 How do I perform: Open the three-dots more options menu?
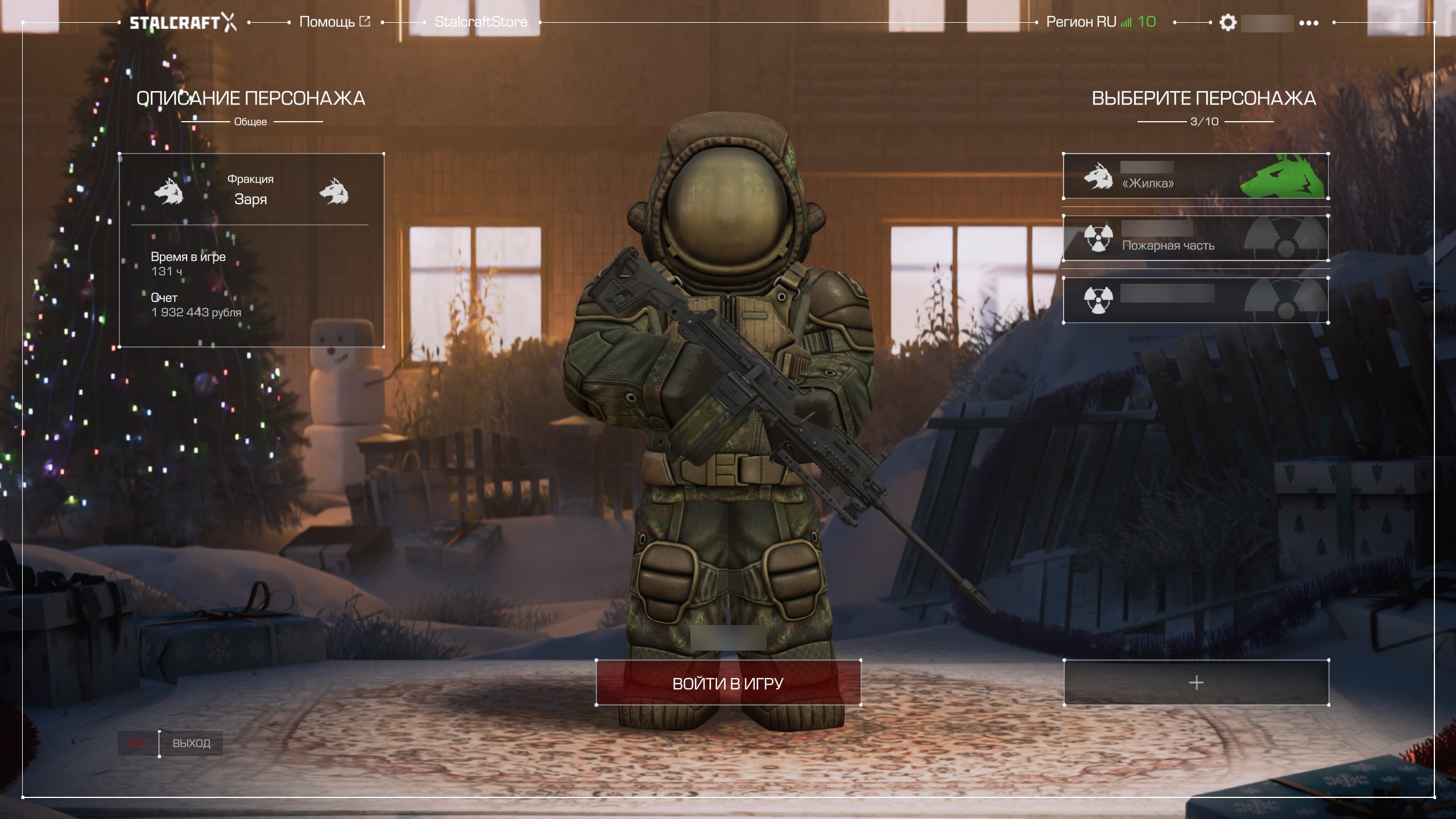pos(1309,23)
